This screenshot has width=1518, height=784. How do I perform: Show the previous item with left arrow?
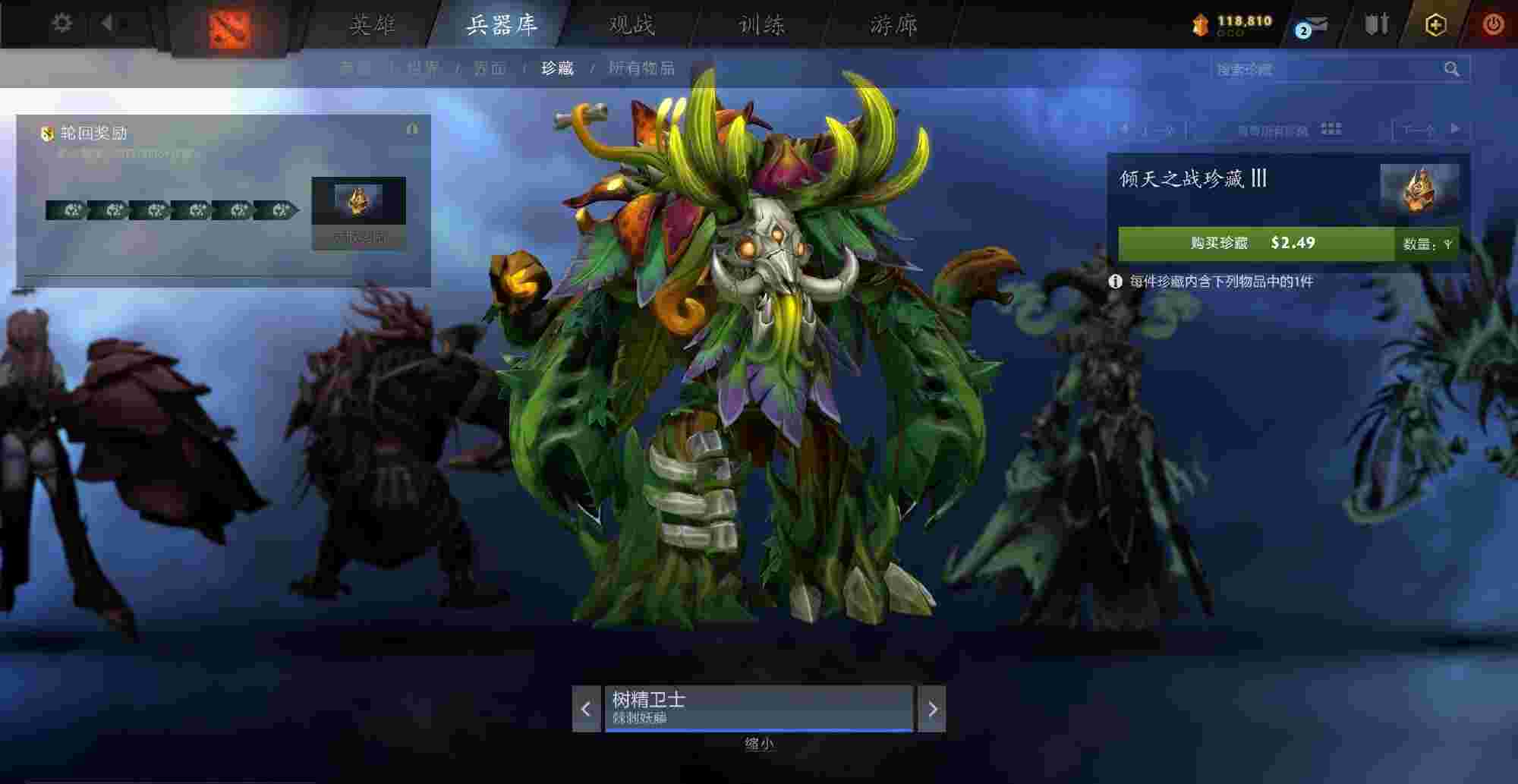point(586,709)
